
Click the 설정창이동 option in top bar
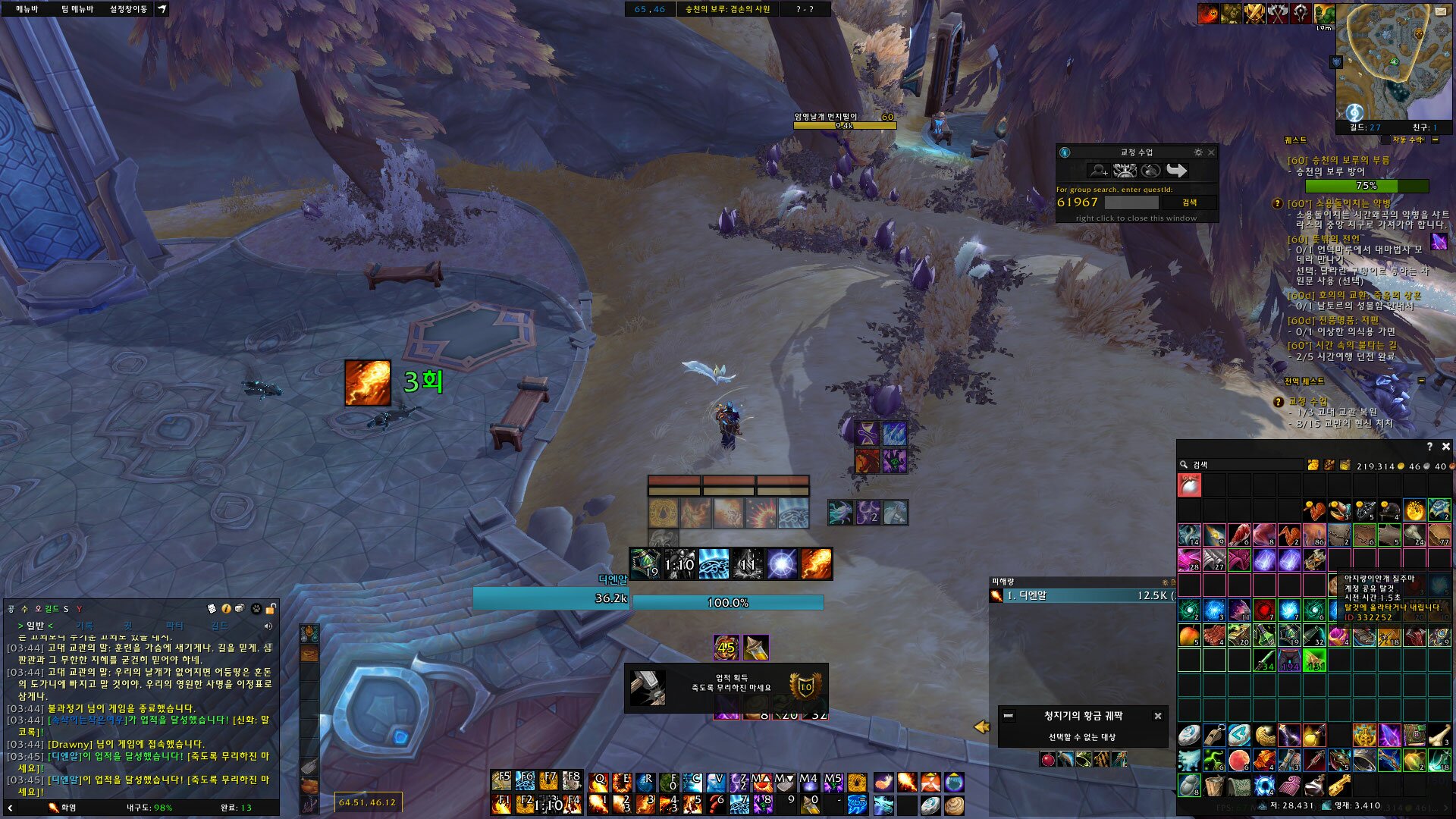[128, 9]
